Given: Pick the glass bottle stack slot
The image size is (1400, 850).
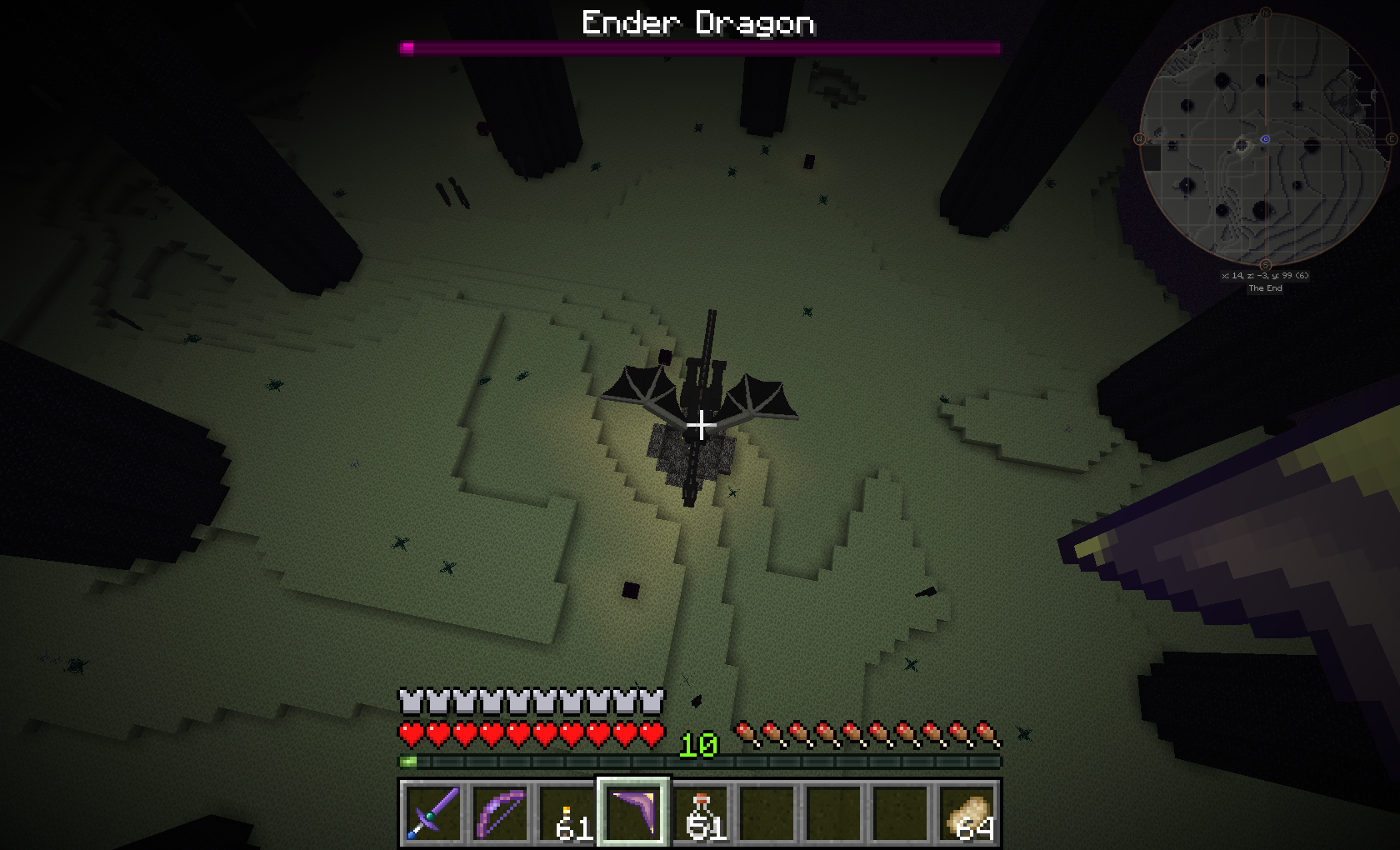Looking at the screenshot, I should coord(700,812).
